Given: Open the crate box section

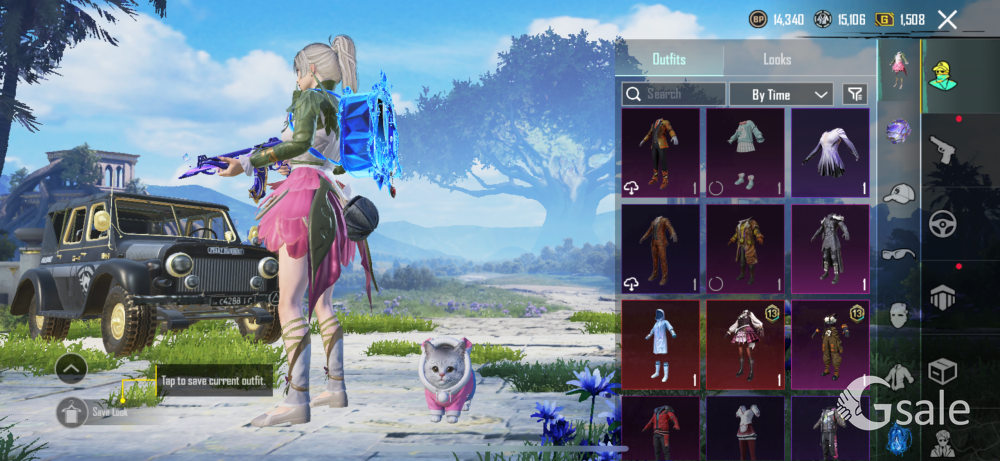Looking at the screenshot, I should 942,372.
